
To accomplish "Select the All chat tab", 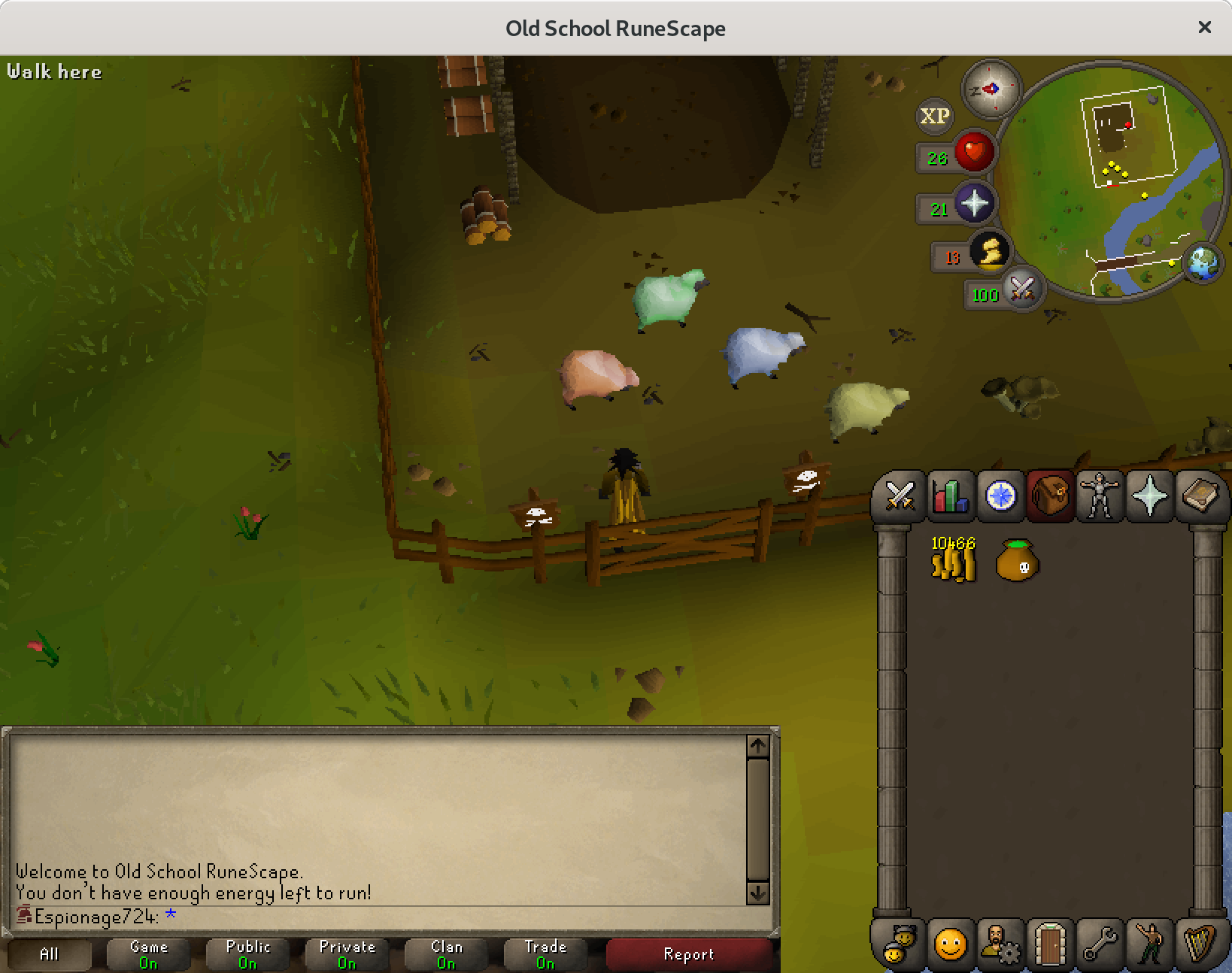I will (49, 954).
